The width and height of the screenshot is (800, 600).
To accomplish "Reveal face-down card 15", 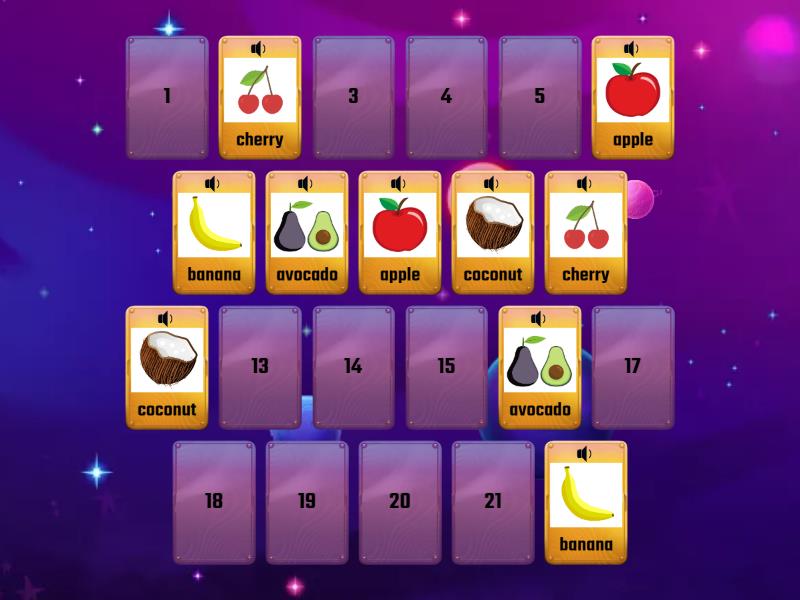I will coord(446,367).
